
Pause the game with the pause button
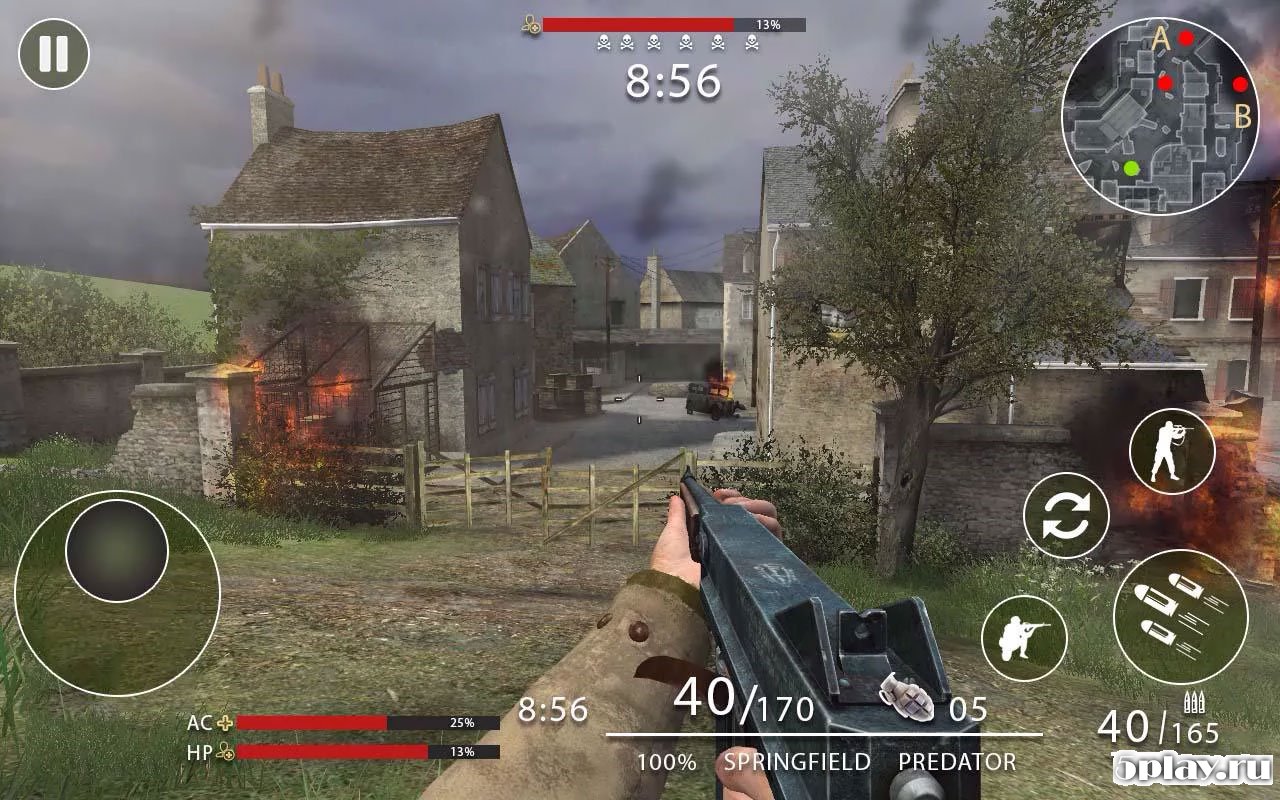(54, 54)
